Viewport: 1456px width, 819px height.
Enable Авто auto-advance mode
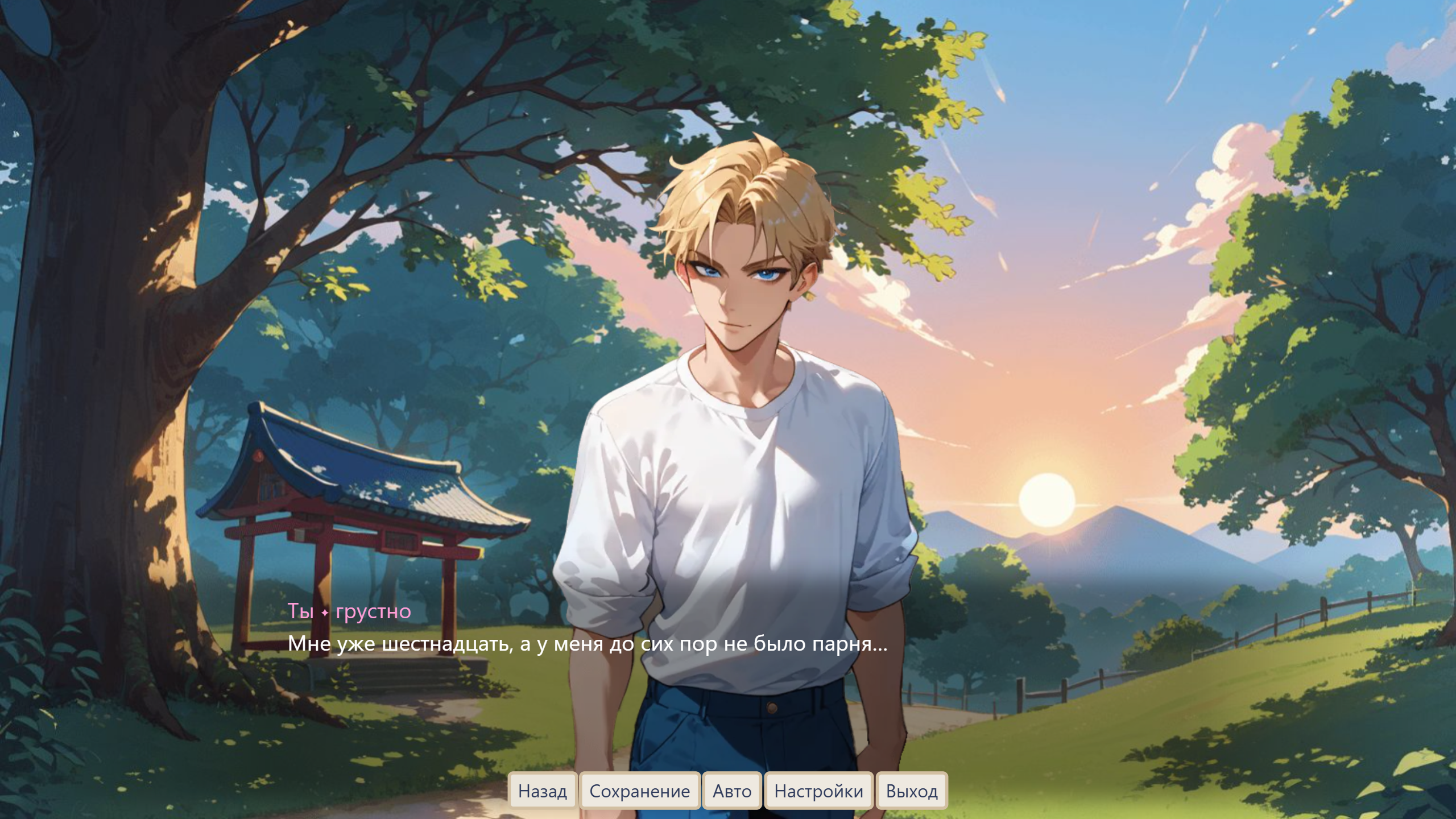coord(732,791)
